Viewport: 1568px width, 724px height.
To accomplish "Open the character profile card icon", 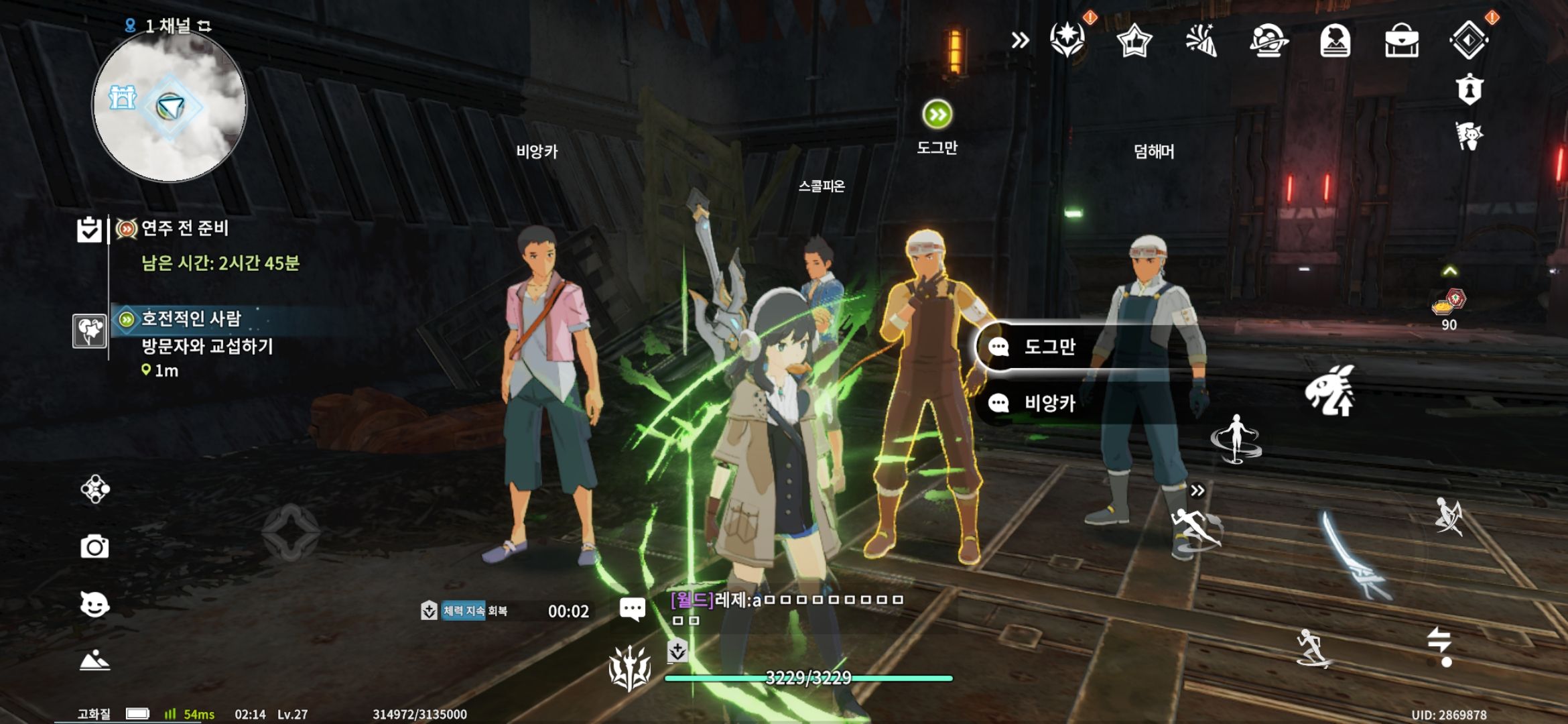I will (1334, 42).
